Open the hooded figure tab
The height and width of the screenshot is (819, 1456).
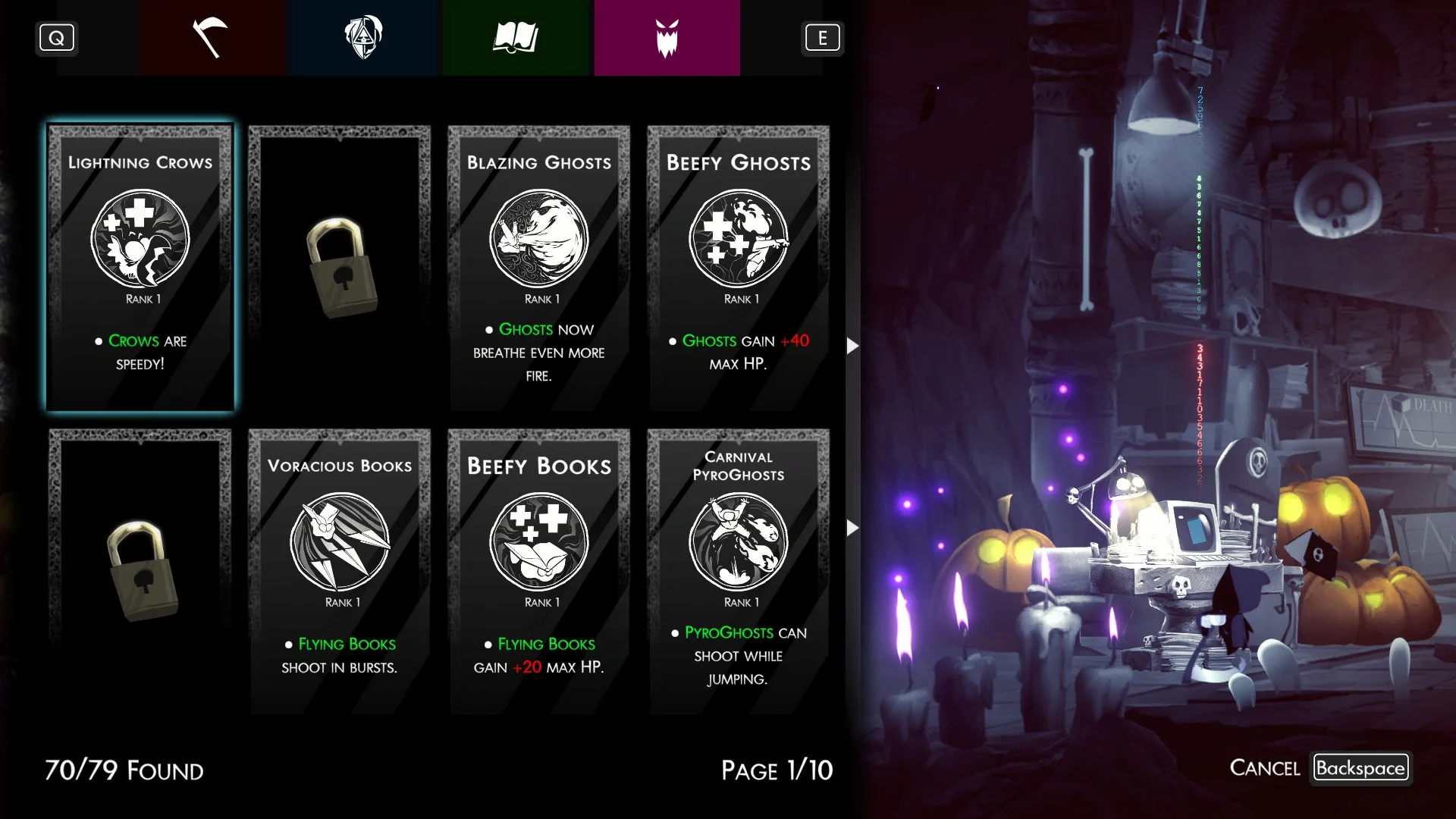(x=364, y=38)
